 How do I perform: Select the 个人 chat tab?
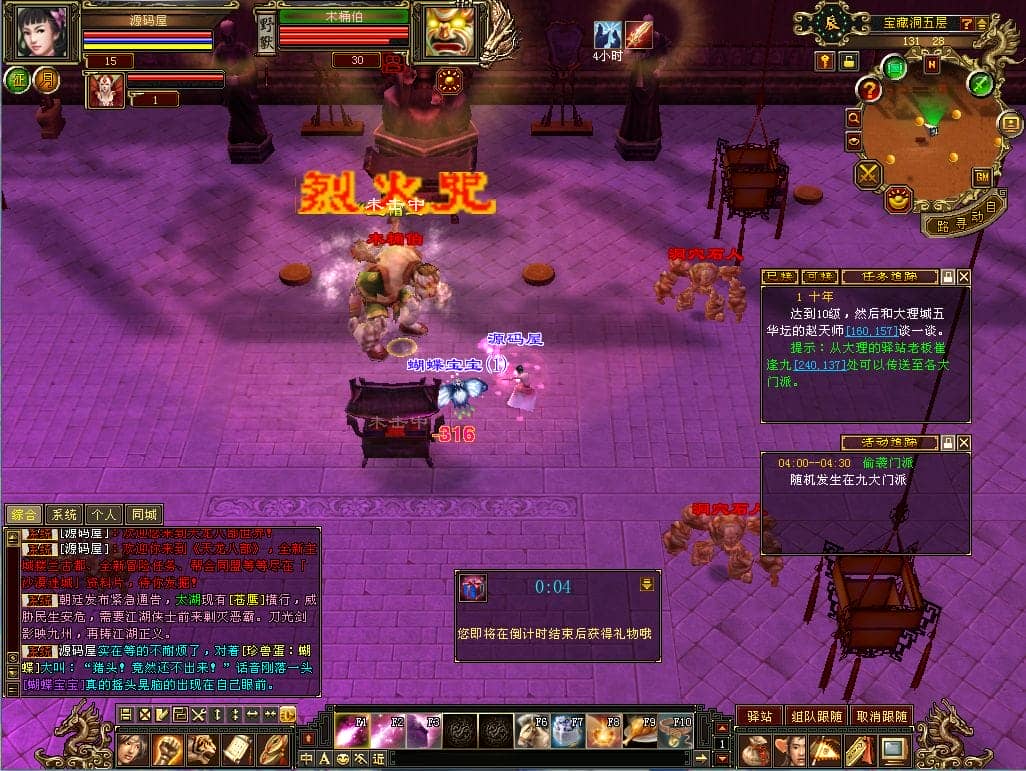click(x=103, y=514)
